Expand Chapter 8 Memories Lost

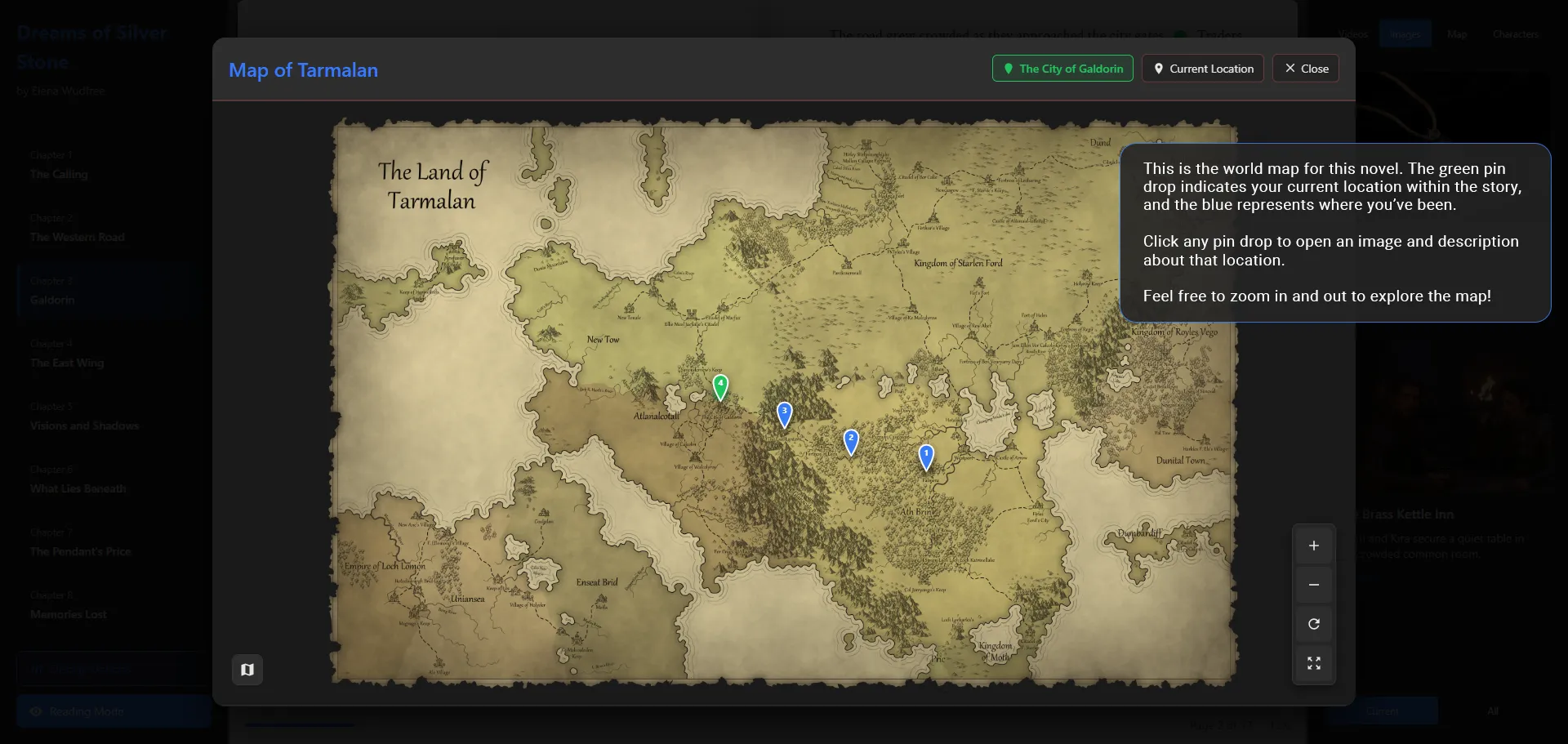click(69, 605)
